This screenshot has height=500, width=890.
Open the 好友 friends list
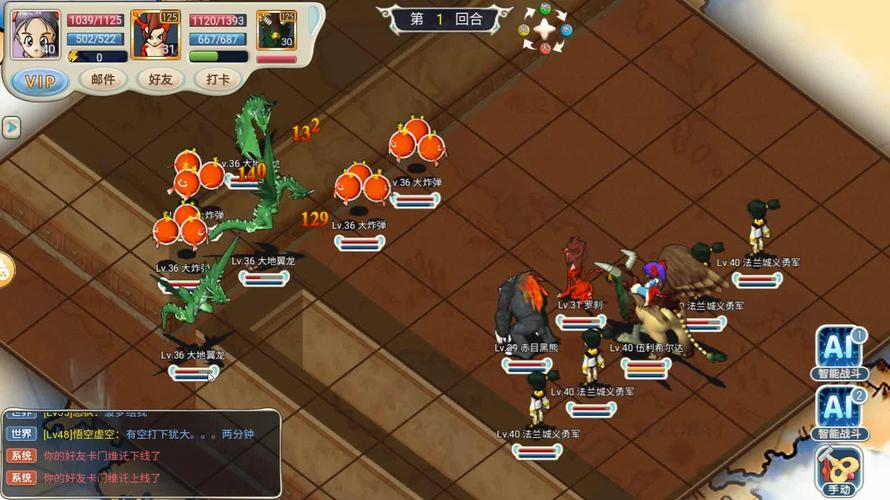point(160,80)
